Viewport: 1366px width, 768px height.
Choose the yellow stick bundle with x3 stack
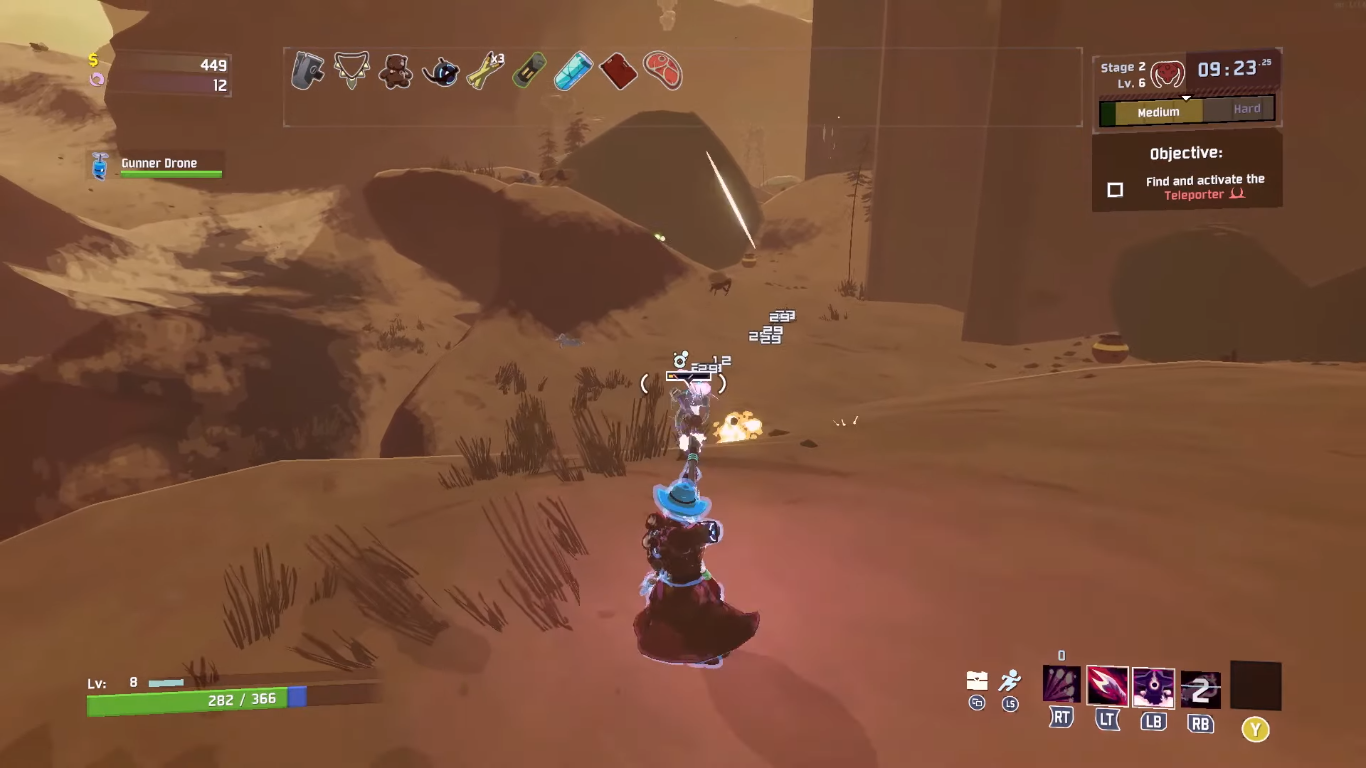click(486, 71)
